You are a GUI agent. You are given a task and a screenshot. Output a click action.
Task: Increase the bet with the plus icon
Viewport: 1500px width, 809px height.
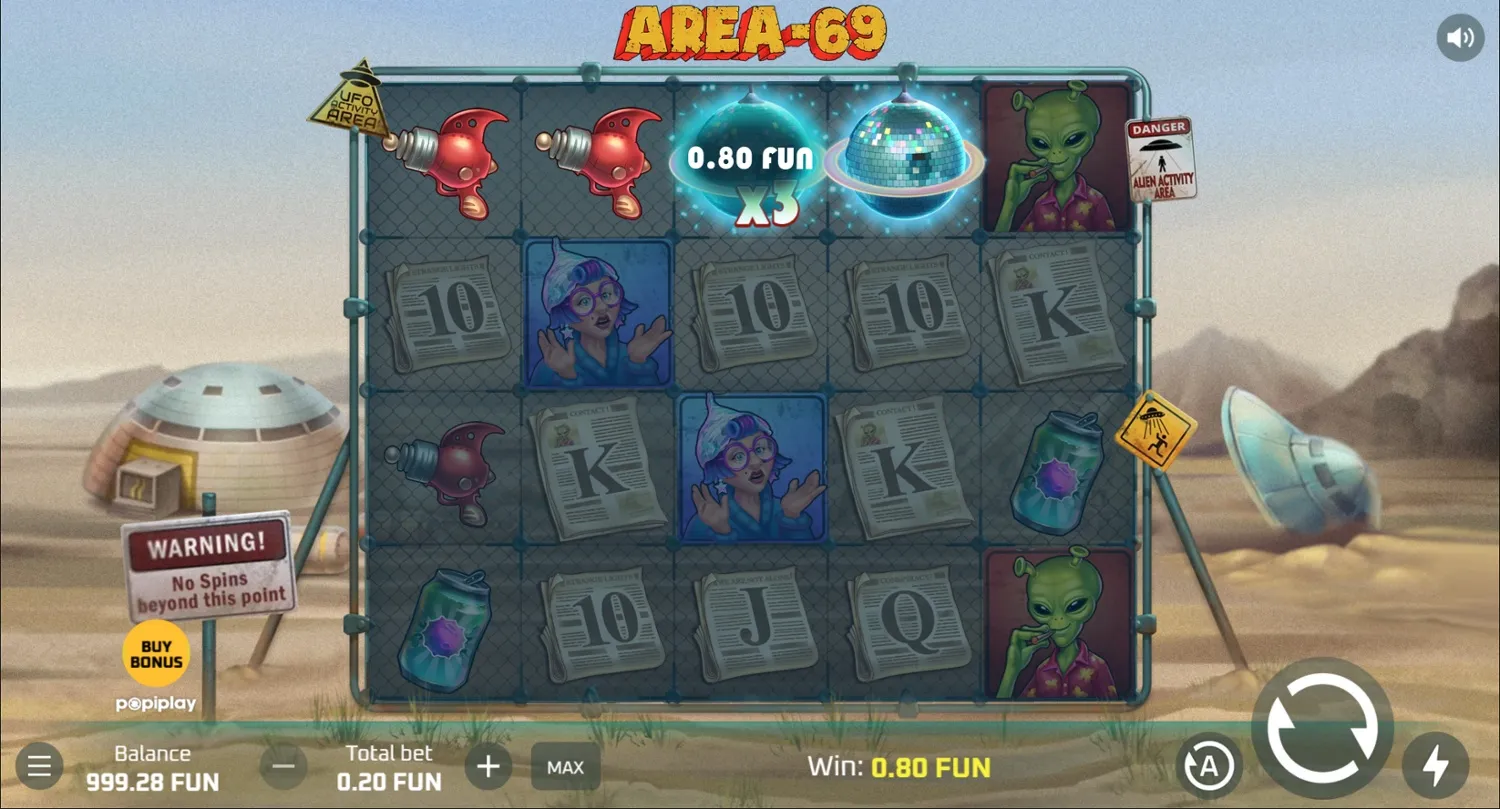(x=488, y=766)
